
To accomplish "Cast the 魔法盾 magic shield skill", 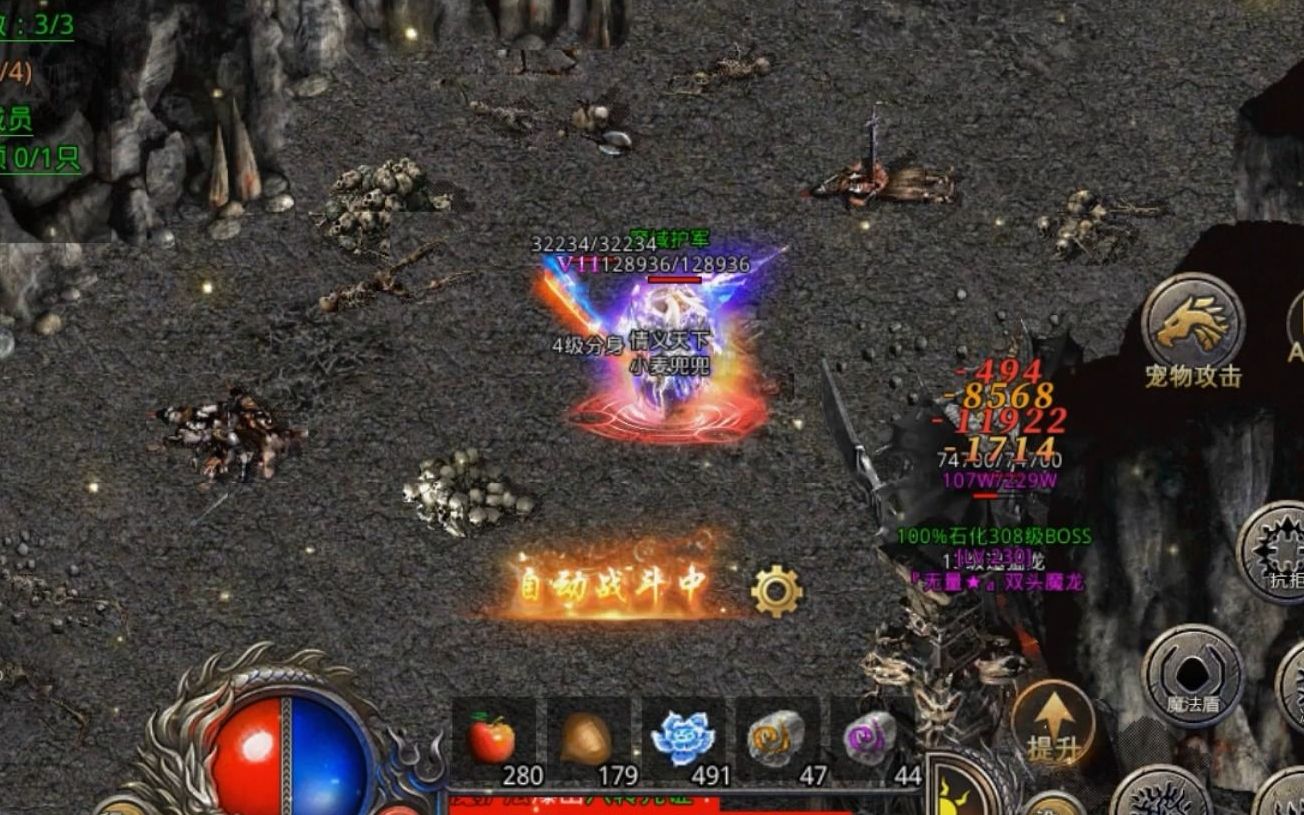I will click(1192, 674).
